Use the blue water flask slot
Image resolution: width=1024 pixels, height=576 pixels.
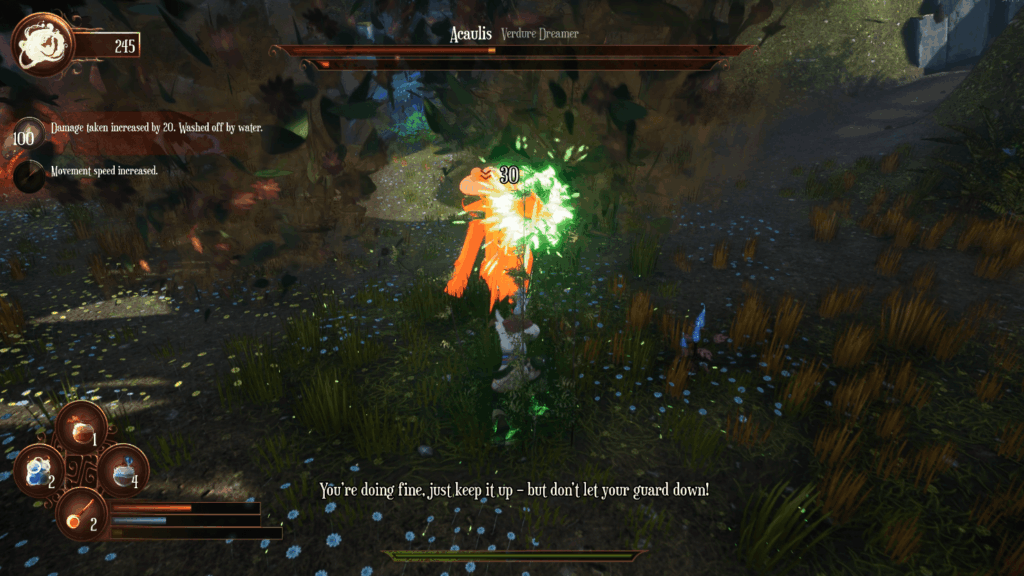coord(123,470)
